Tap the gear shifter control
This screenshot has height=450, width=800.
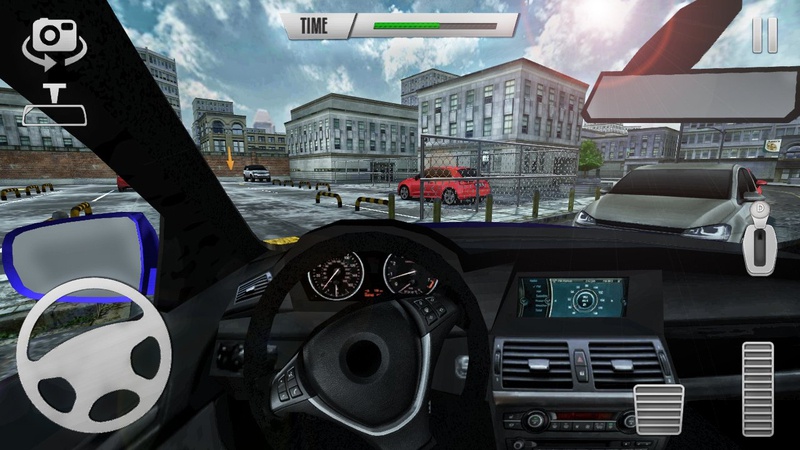763,238
